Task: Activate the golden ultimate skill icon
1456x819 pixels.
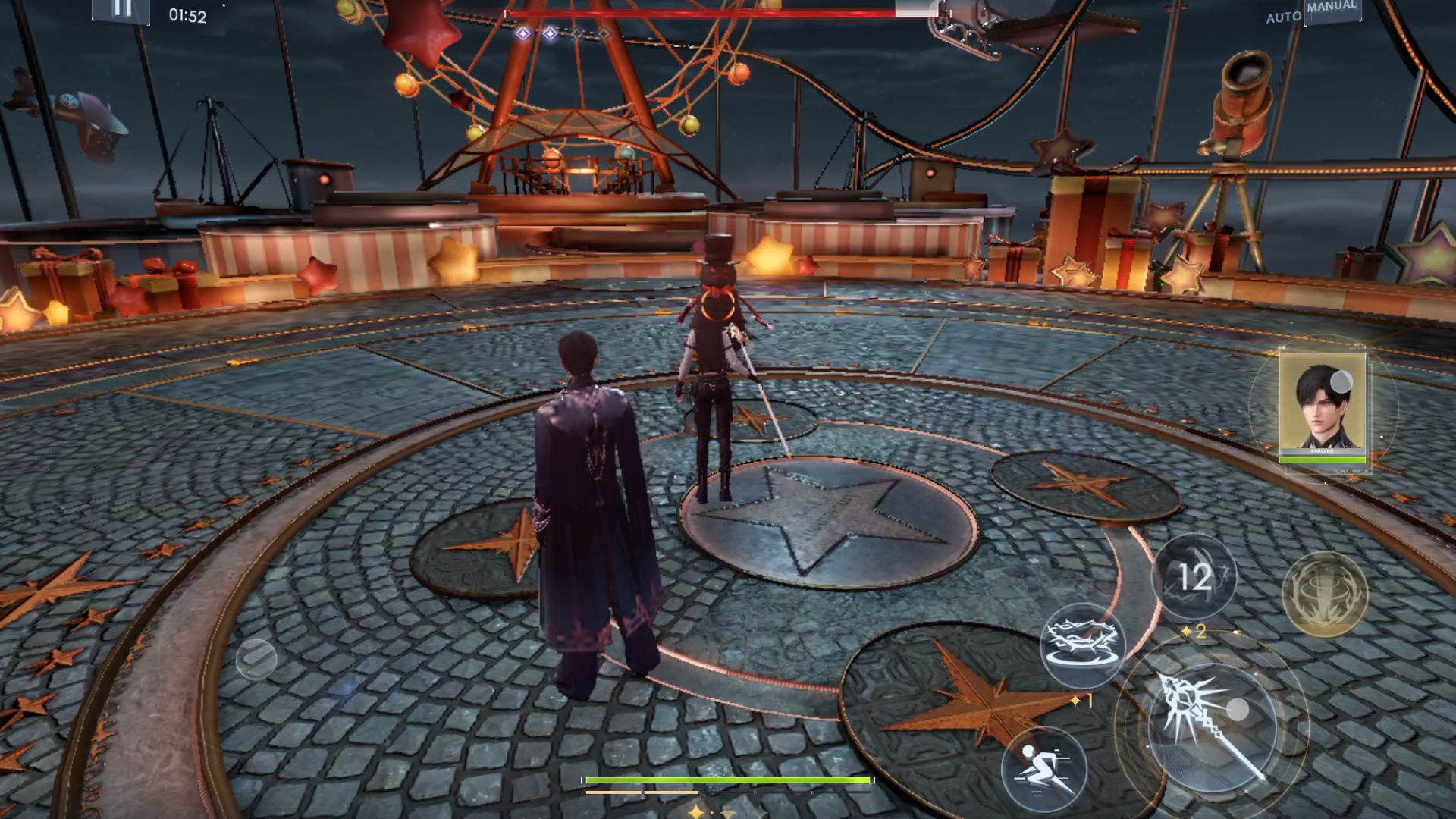Action: (x=1324, y=594)
